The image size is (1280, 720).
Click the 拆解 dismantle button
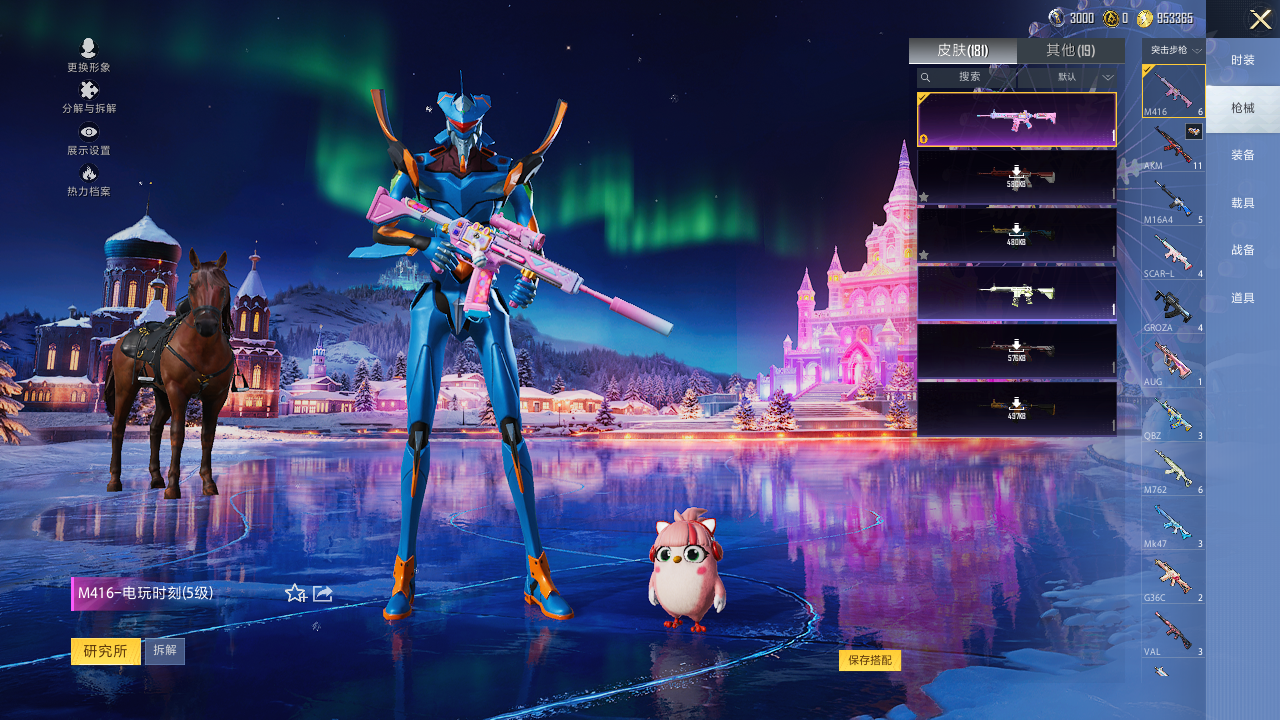(x=165, y=651)
